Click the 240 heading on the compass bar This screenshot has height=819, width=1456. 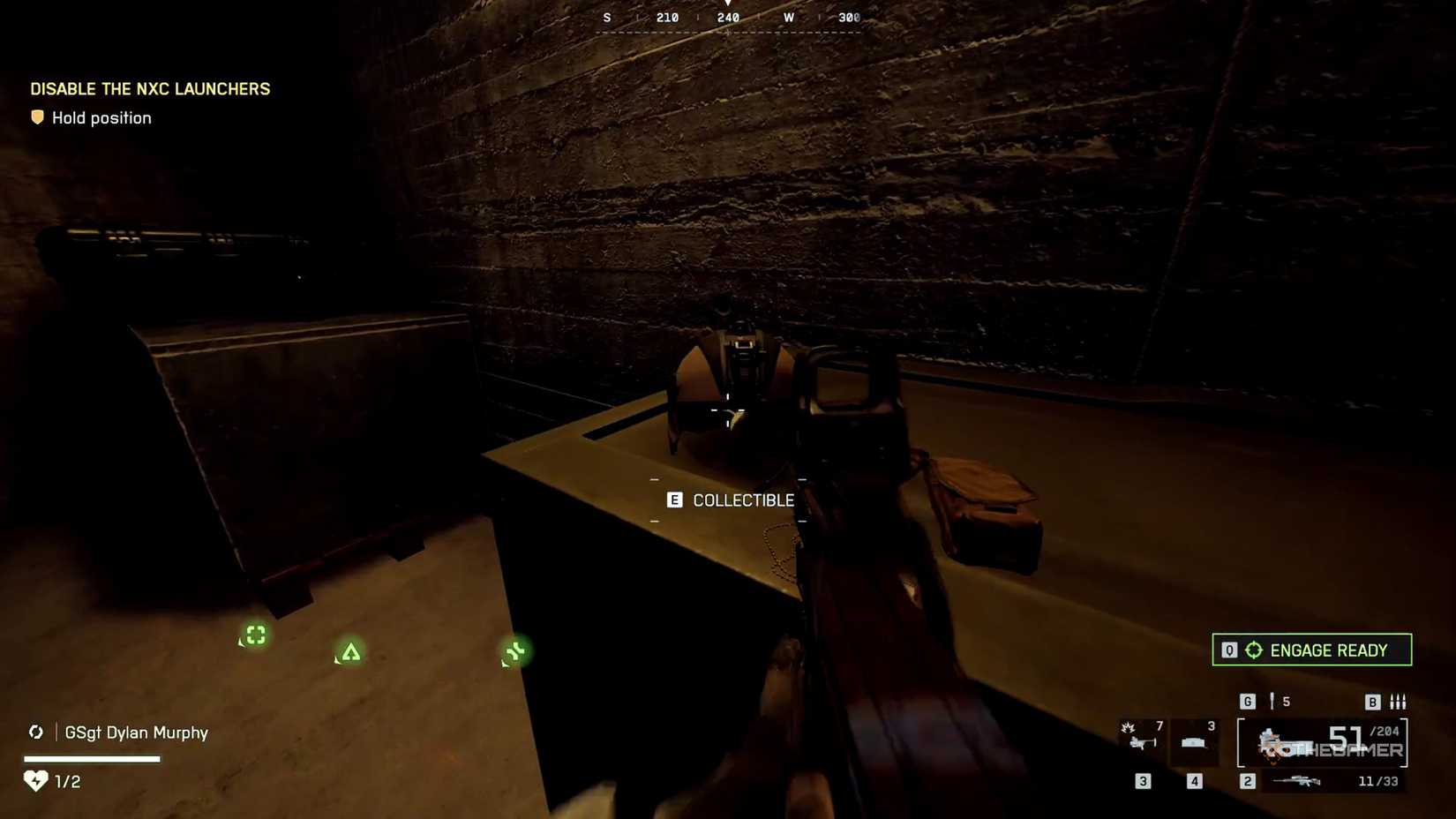click(x=726, y=17)
